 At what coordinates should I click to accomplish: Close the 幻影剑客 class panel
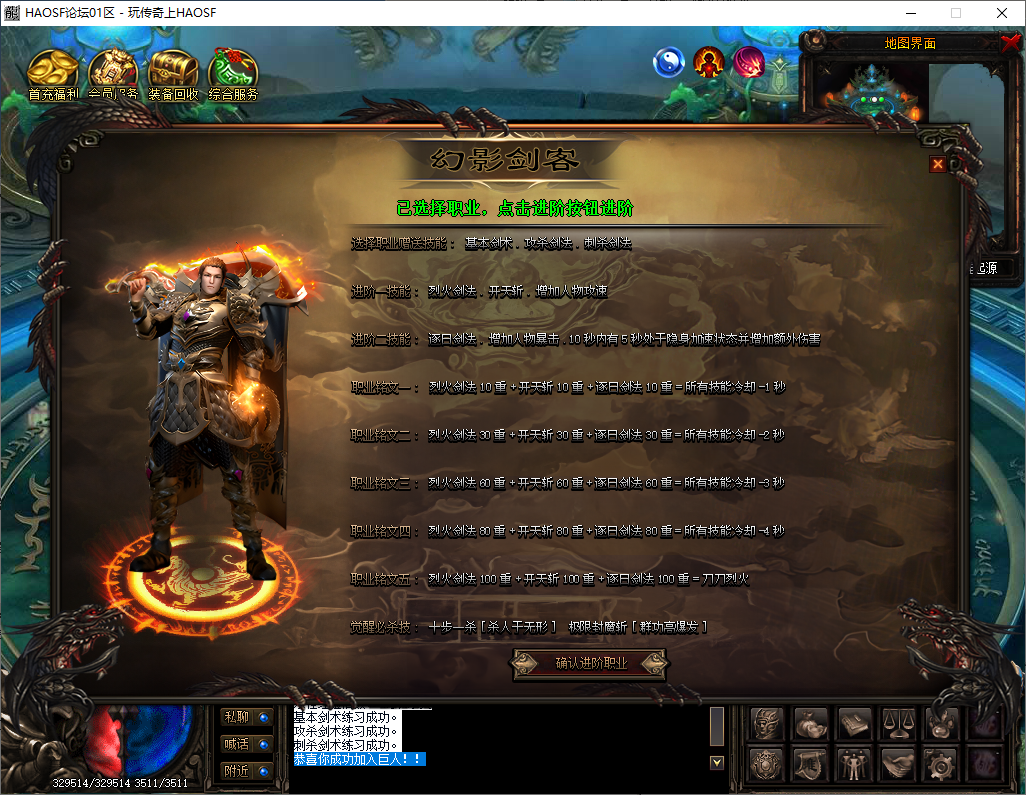point(938,165)
